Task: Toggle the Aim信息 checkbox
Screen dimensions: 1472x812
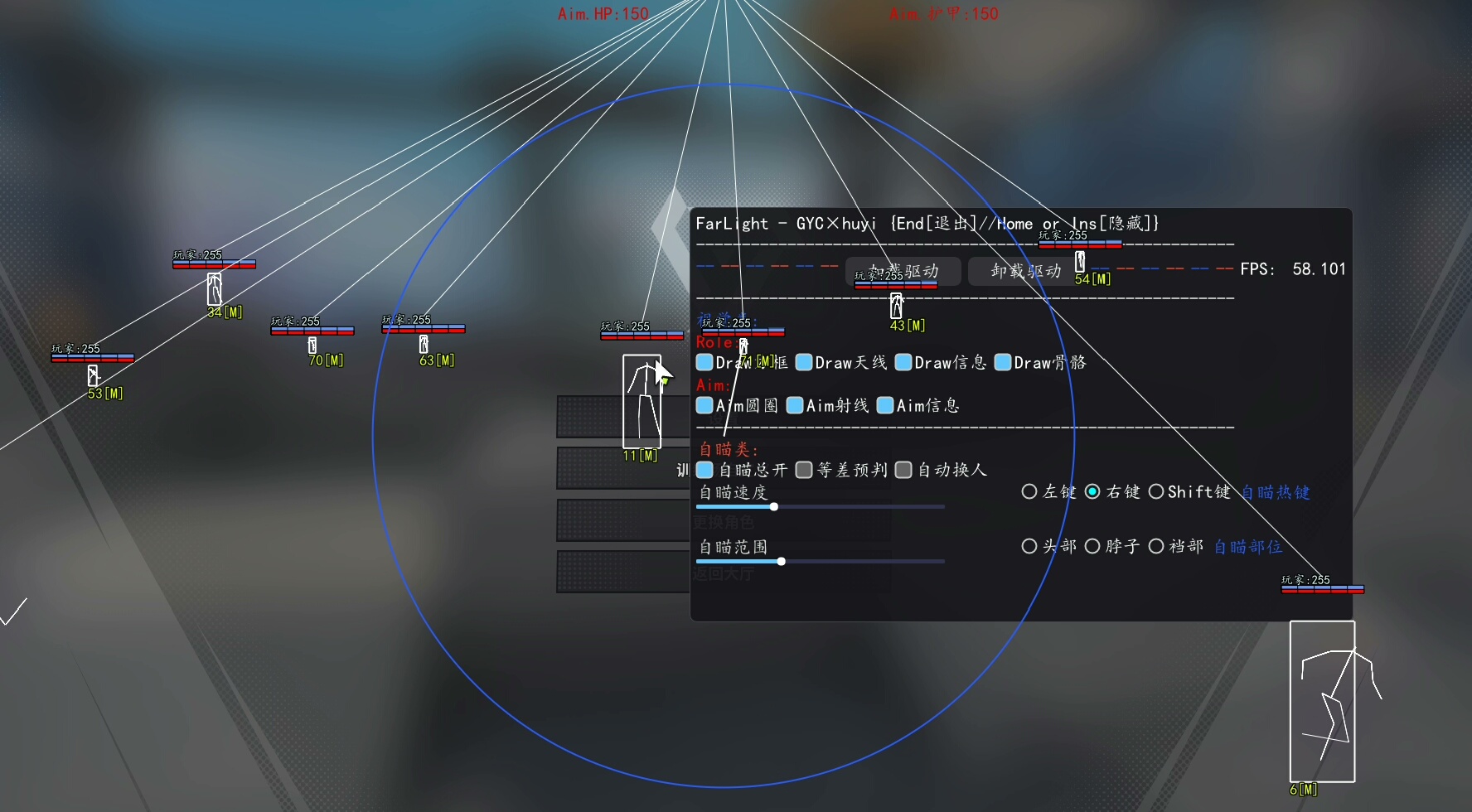Action: tap(885, 405)
